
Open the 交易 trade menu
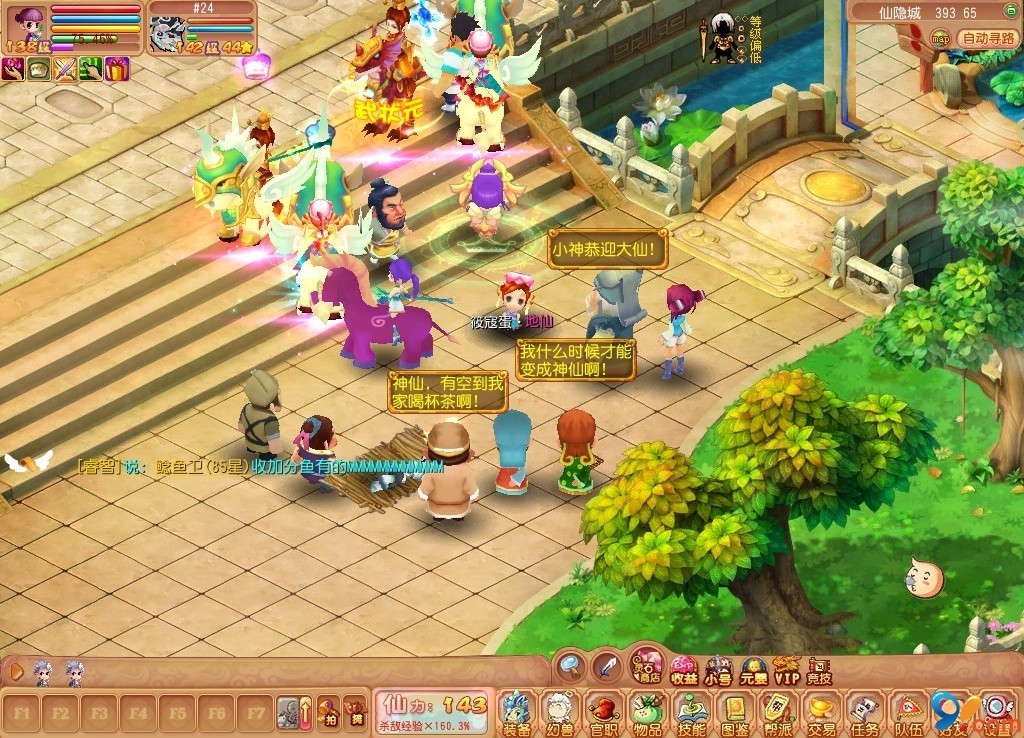(x=822, y=712)
